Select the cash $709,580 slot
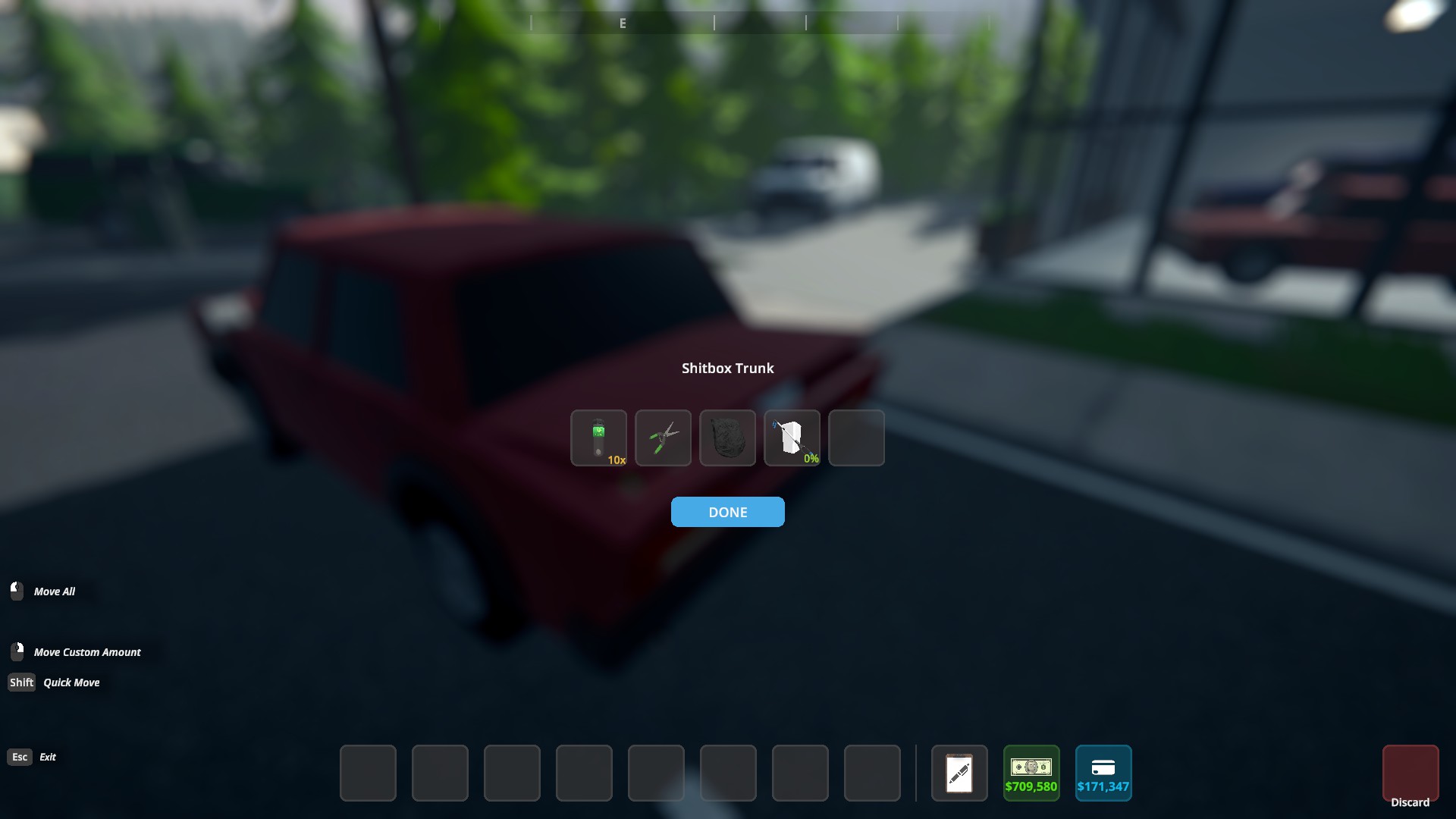The image size is (1456, 819). (1031, 773)
